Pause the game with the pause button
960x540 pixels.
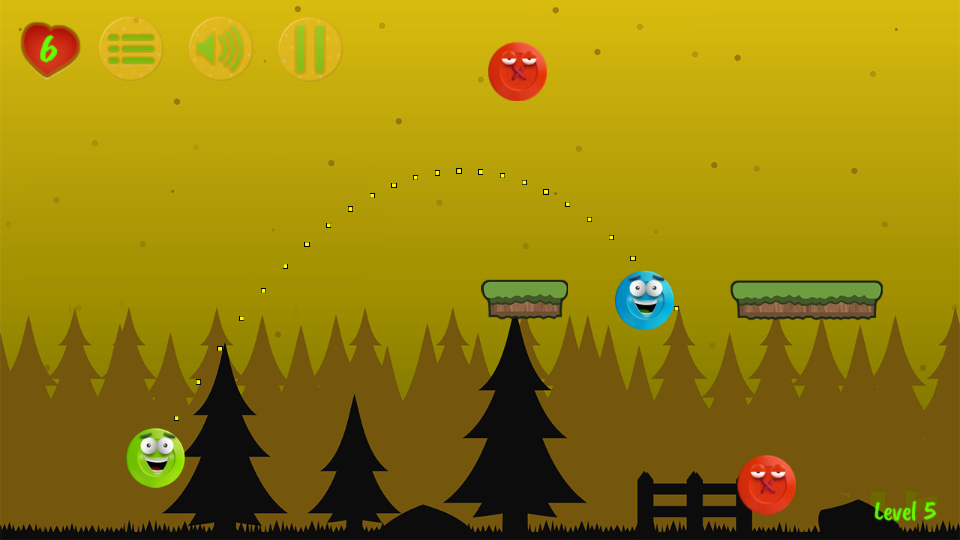(x=310, y=49)
